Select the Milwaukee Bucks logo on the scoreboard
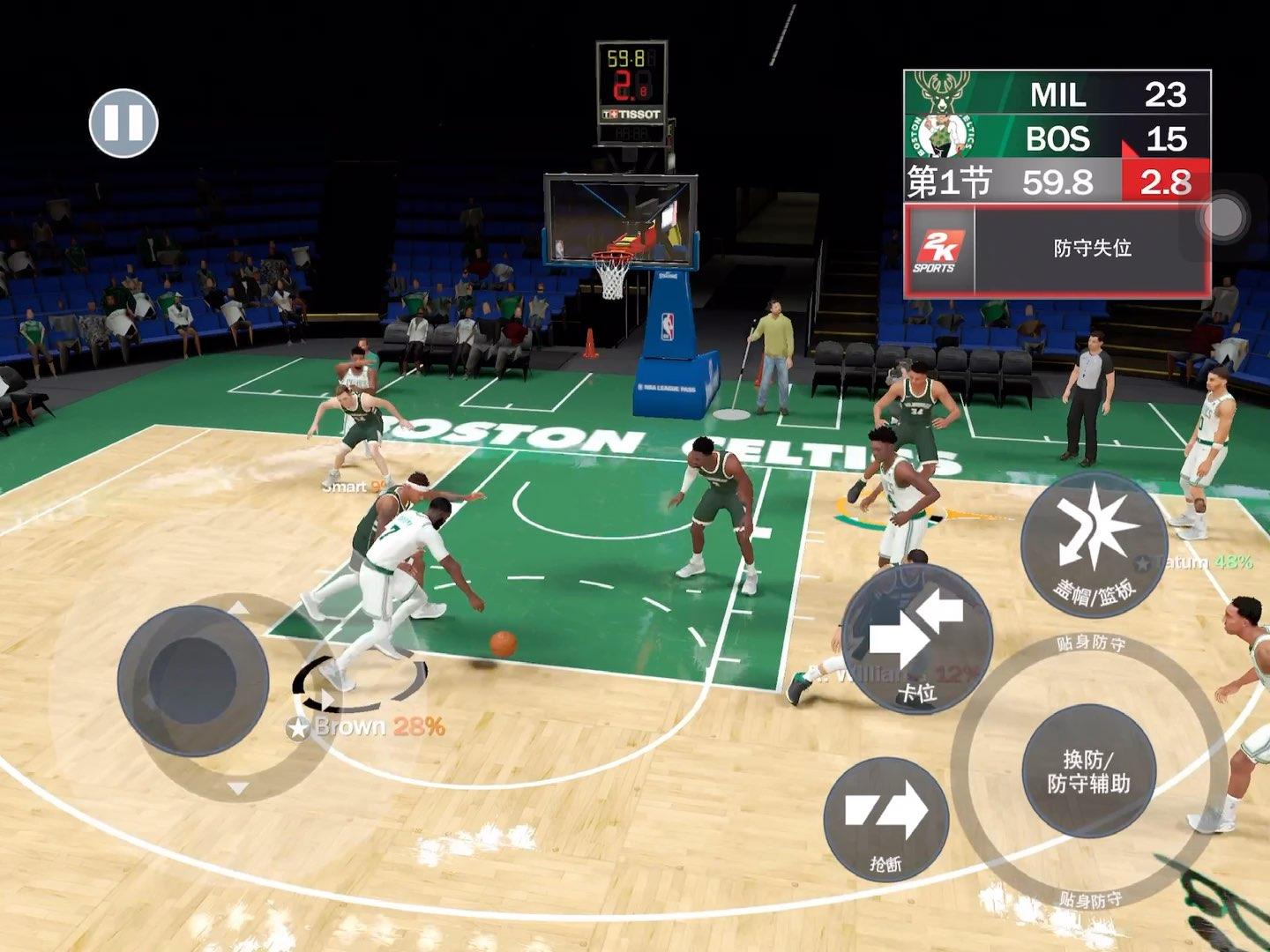1270x952 pixels. pos(940,92)
